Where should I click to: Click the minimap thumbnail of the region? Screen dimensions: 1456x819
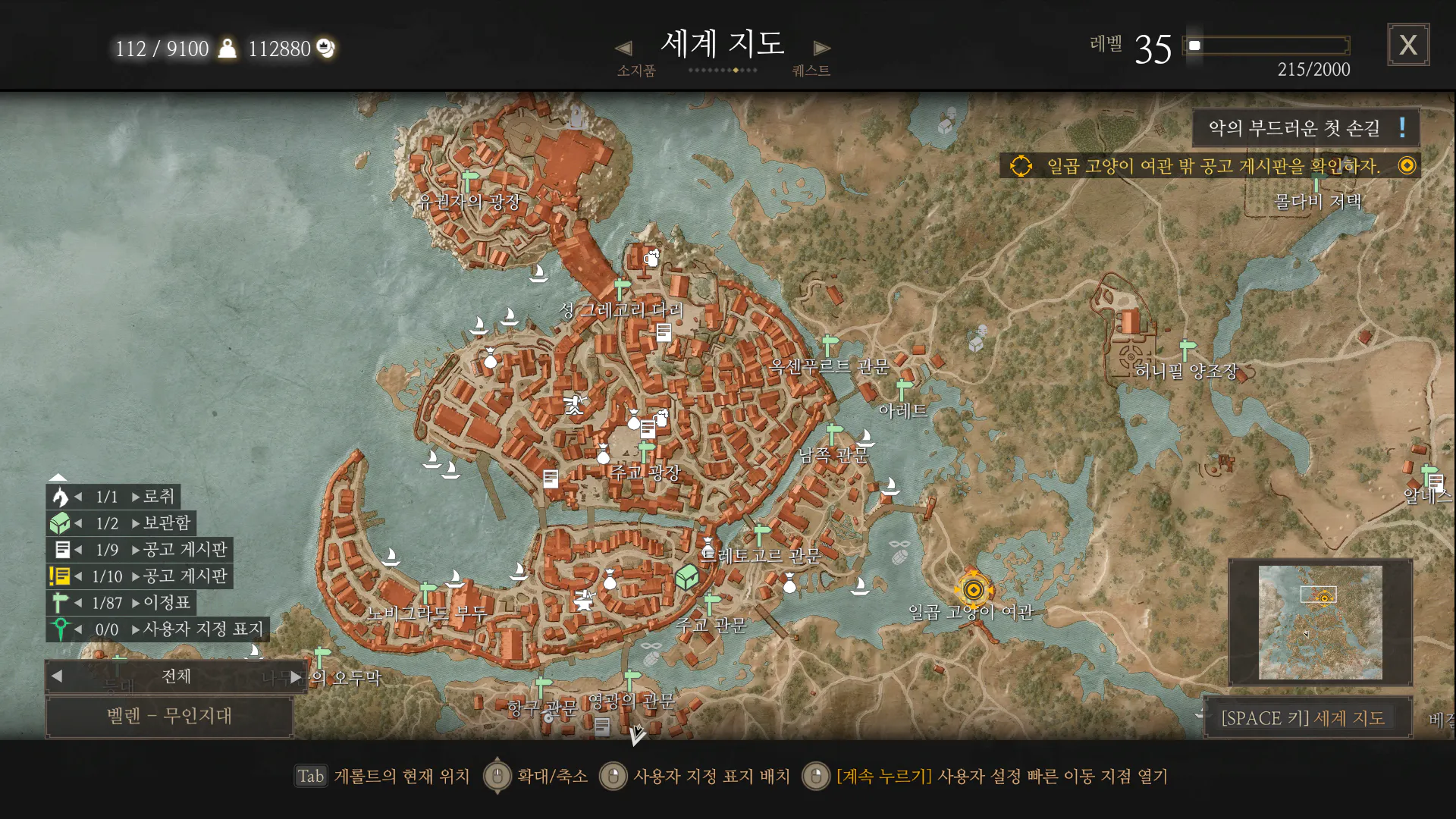click(x=1320, y=623)
